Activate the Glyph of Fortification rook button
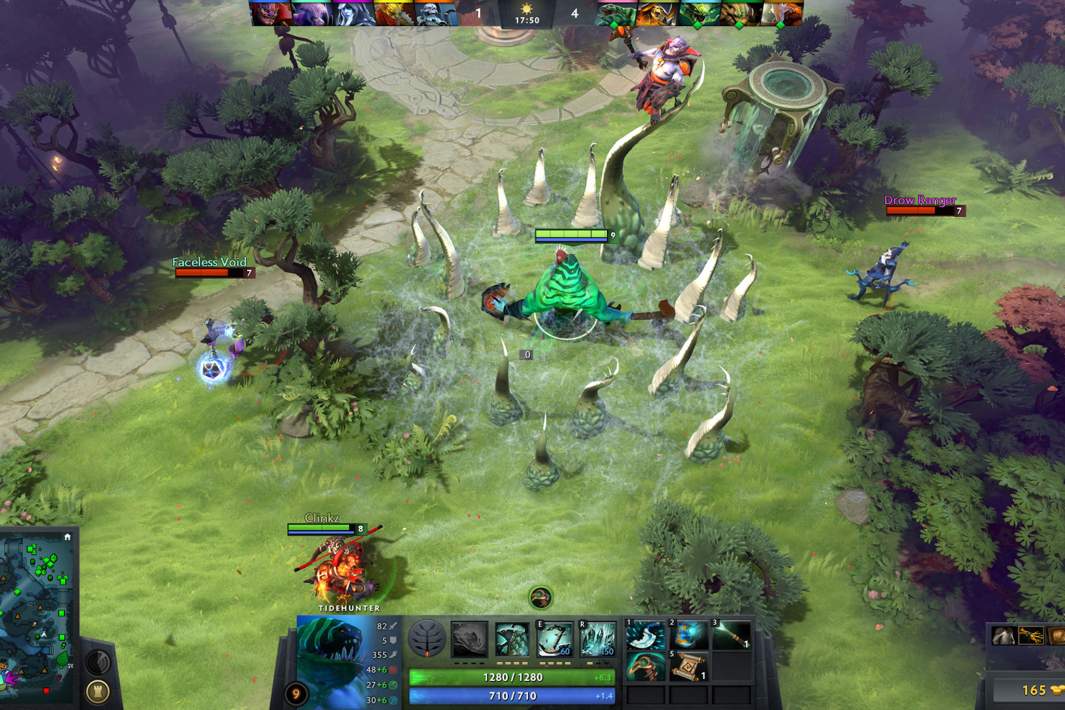Image resolution: width=1065 pixels, height=710 pixels. pos(98,690)
